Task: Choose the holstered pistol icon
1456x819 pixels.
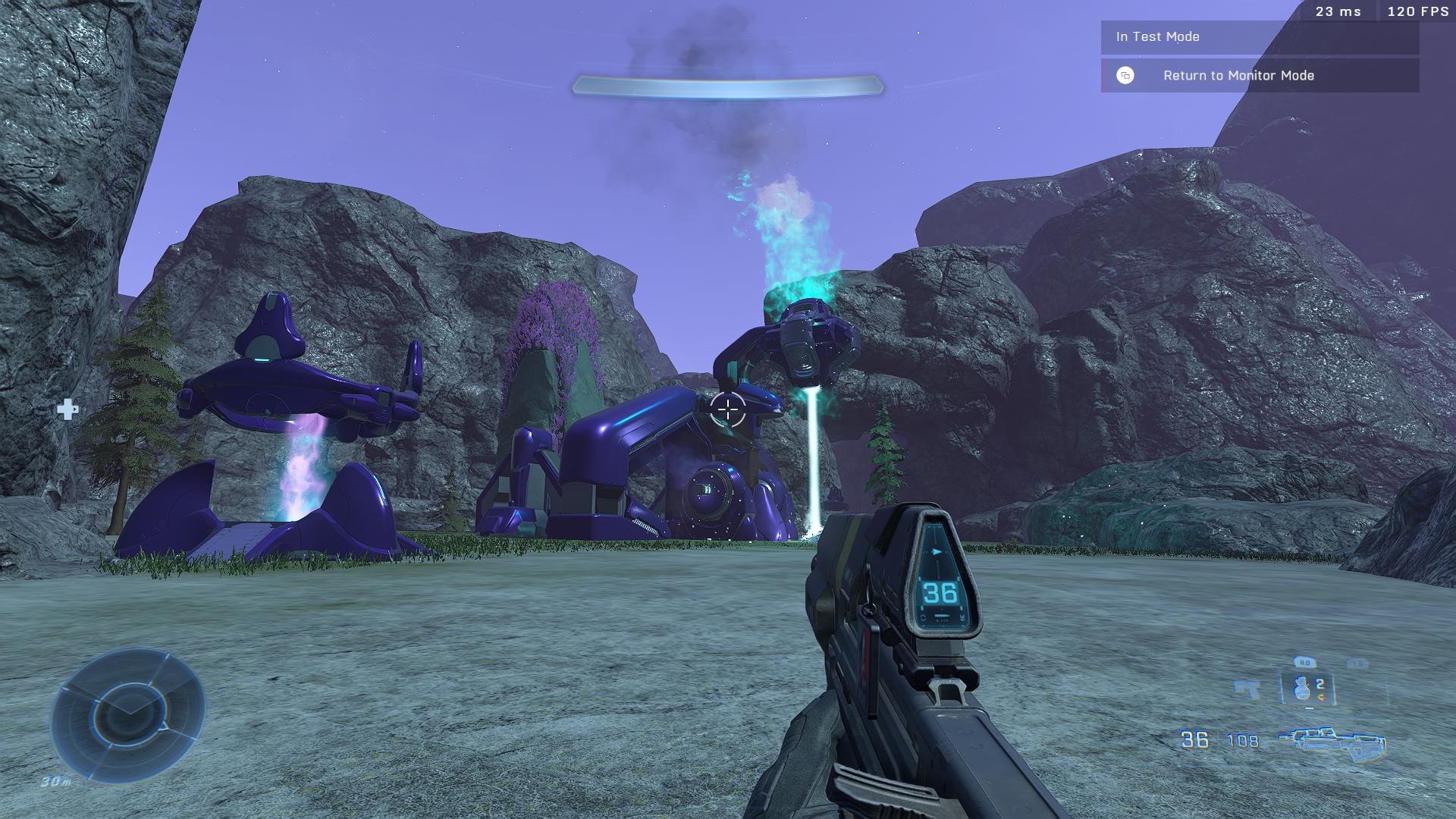Action: click(1247, 689)
